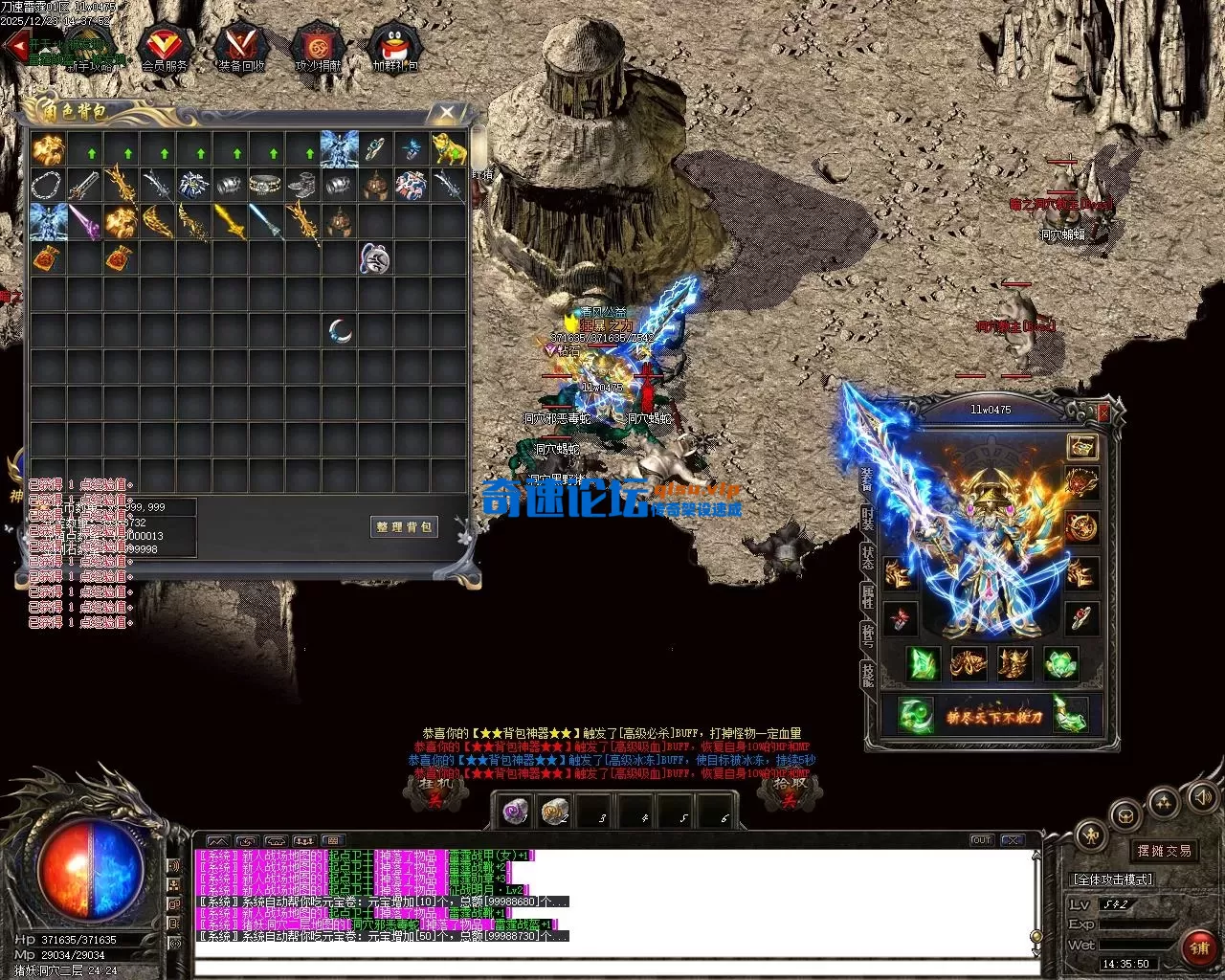Open the 摆摊交易 stall trade button

coord(1164,850)
